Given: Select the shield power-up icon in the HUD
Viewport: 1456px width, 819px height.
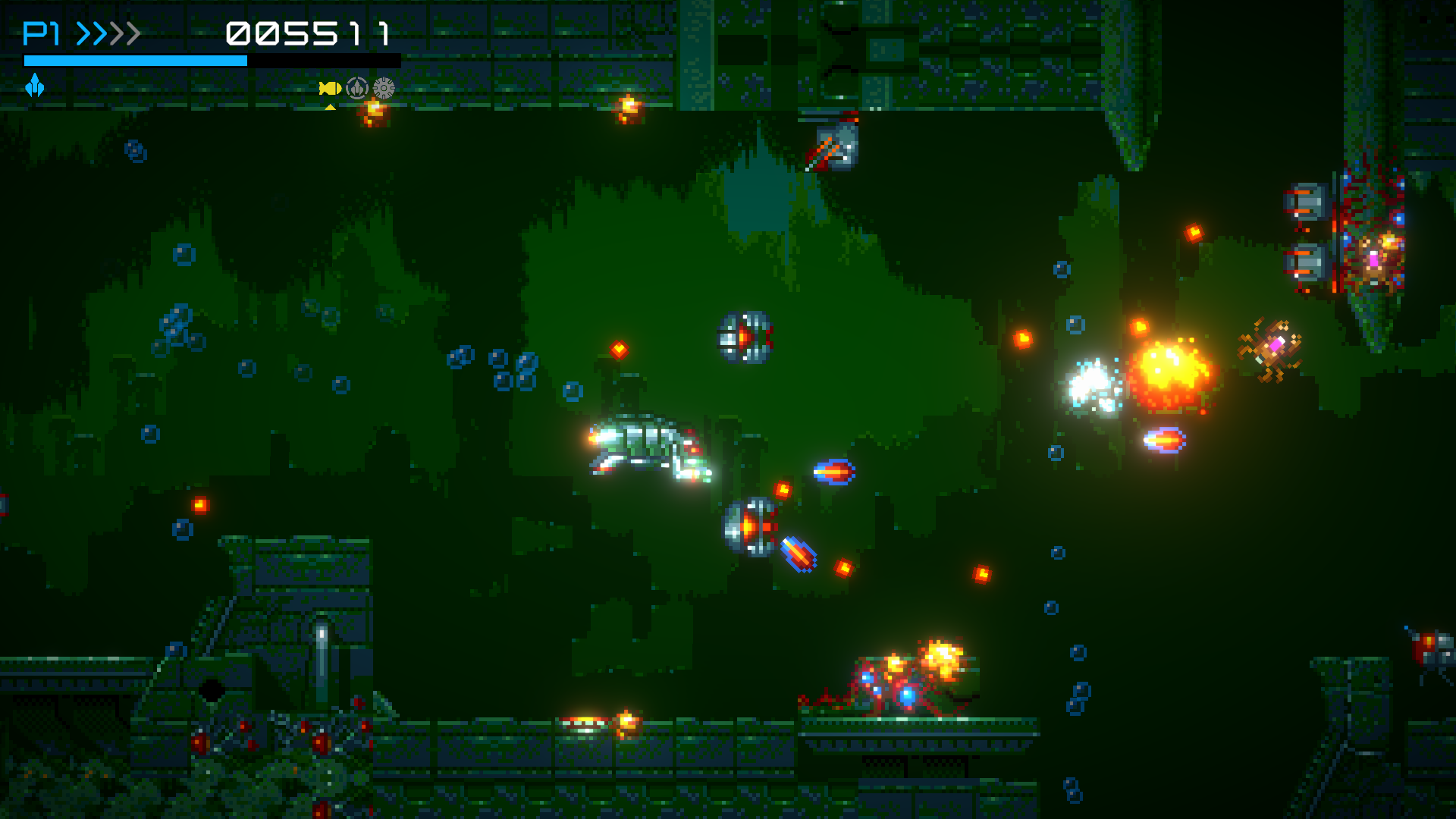Looking at the screenshot, I should [356, 89].
